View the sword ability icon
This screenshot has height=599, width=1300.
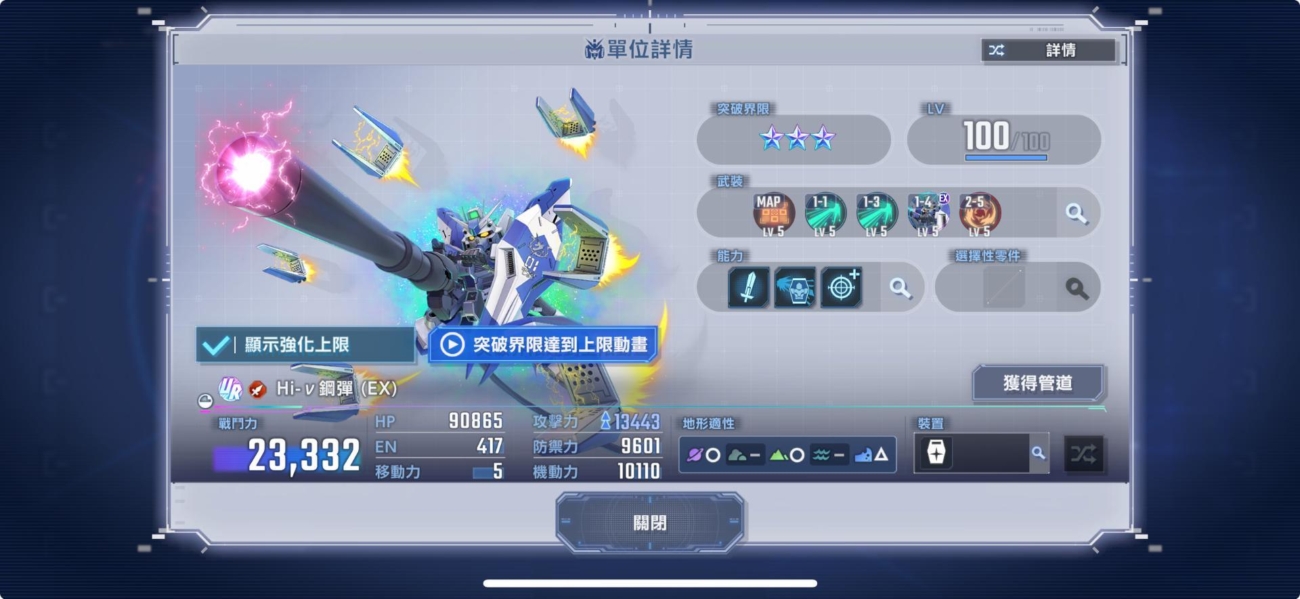click(x=749, y=288)
